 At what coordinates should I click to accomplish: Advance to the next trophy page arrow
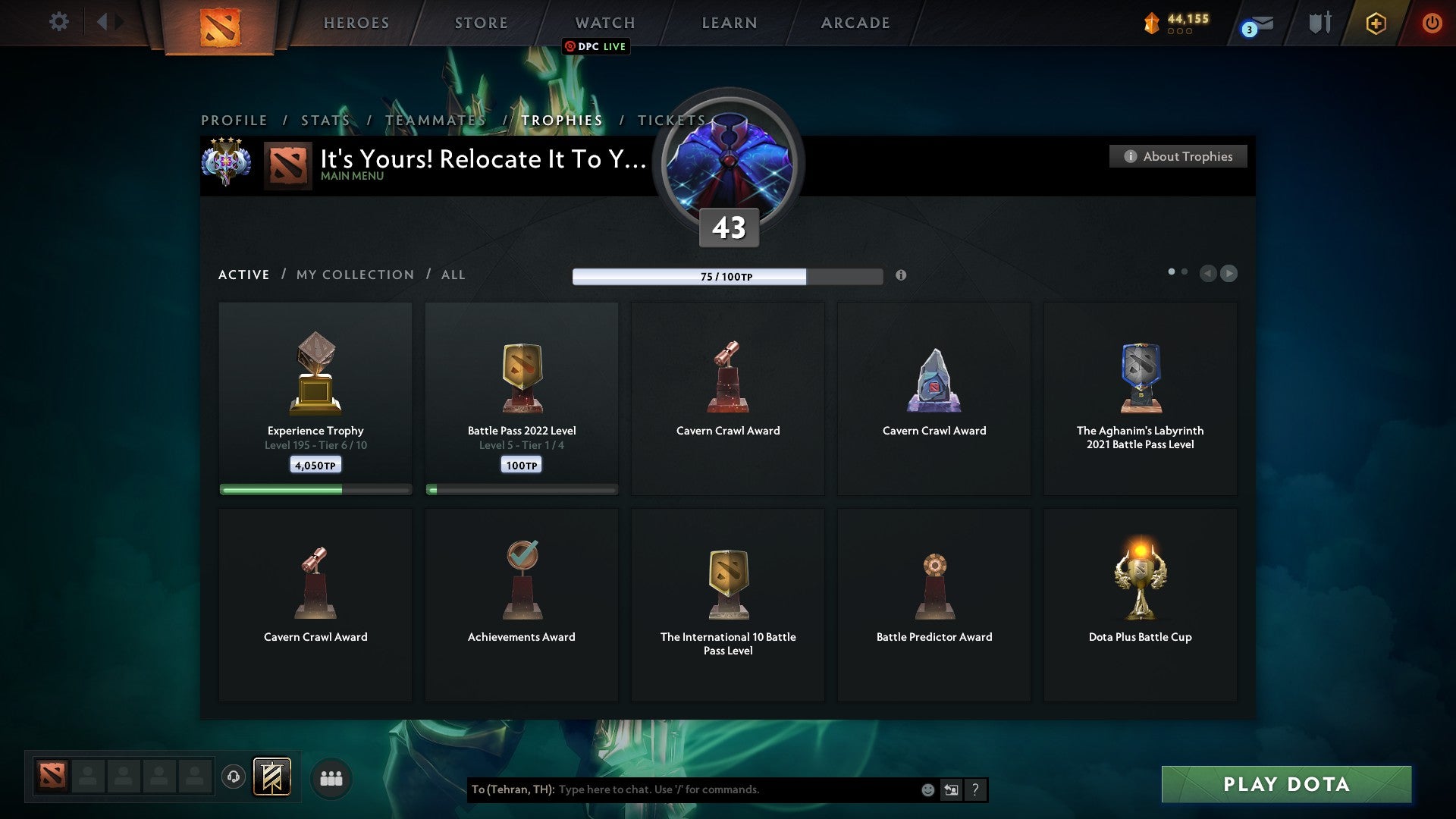click(1228, 274)
